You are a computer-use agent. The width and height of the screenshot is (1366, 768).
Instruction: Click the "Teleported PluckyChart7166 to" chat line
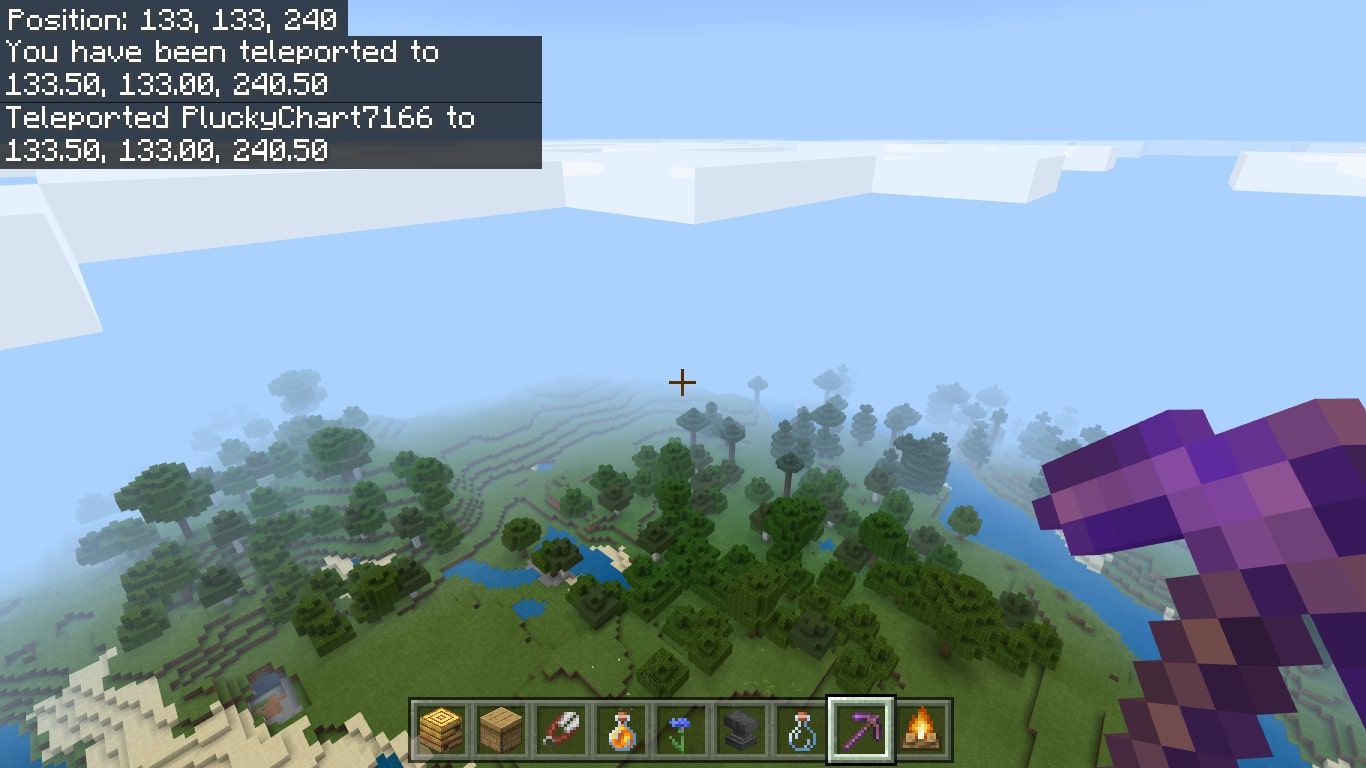[x=240, y=119]
